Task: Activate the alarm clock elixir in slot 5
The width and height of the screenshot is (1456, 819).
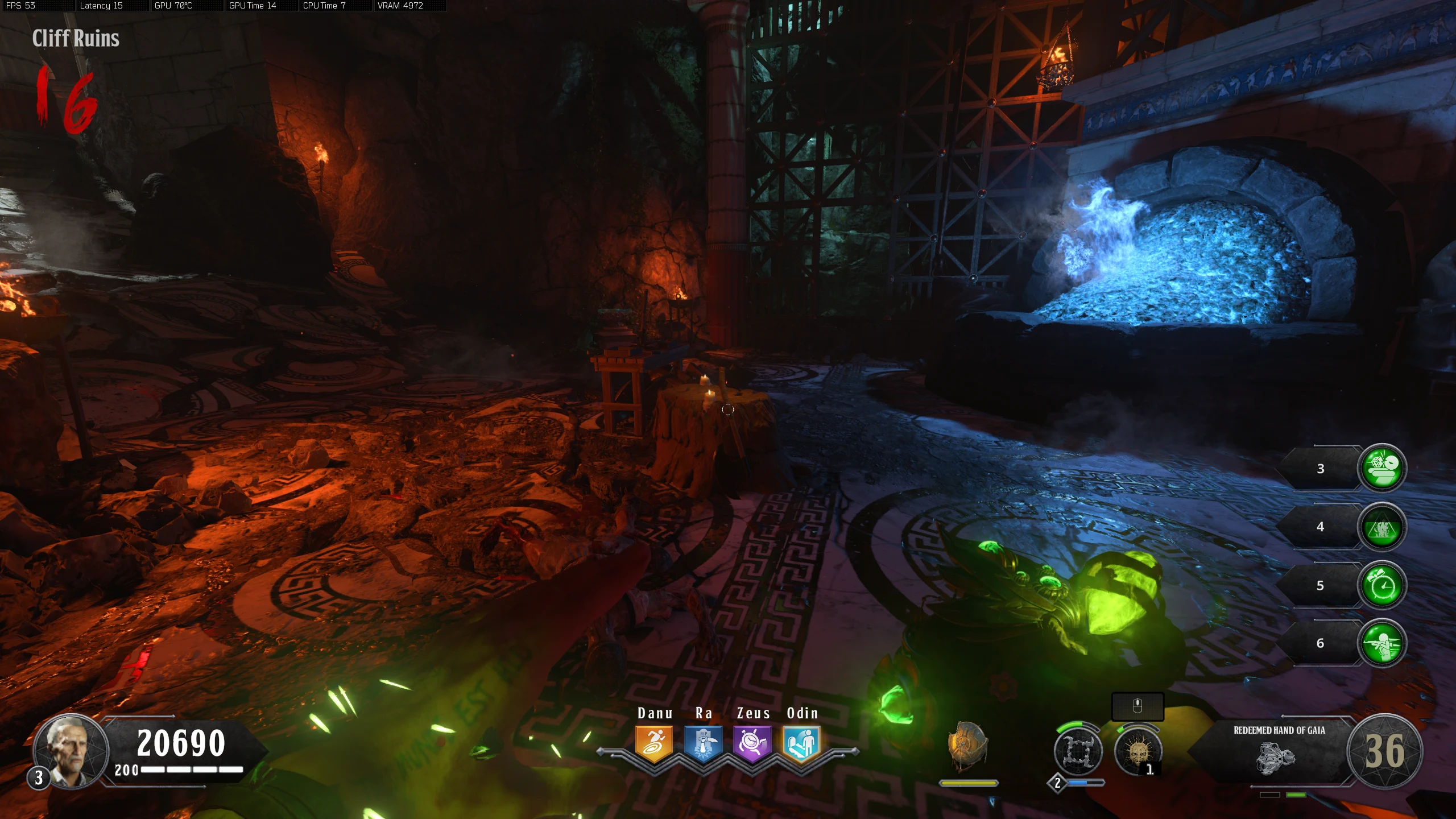Action: click(1381, 585)
